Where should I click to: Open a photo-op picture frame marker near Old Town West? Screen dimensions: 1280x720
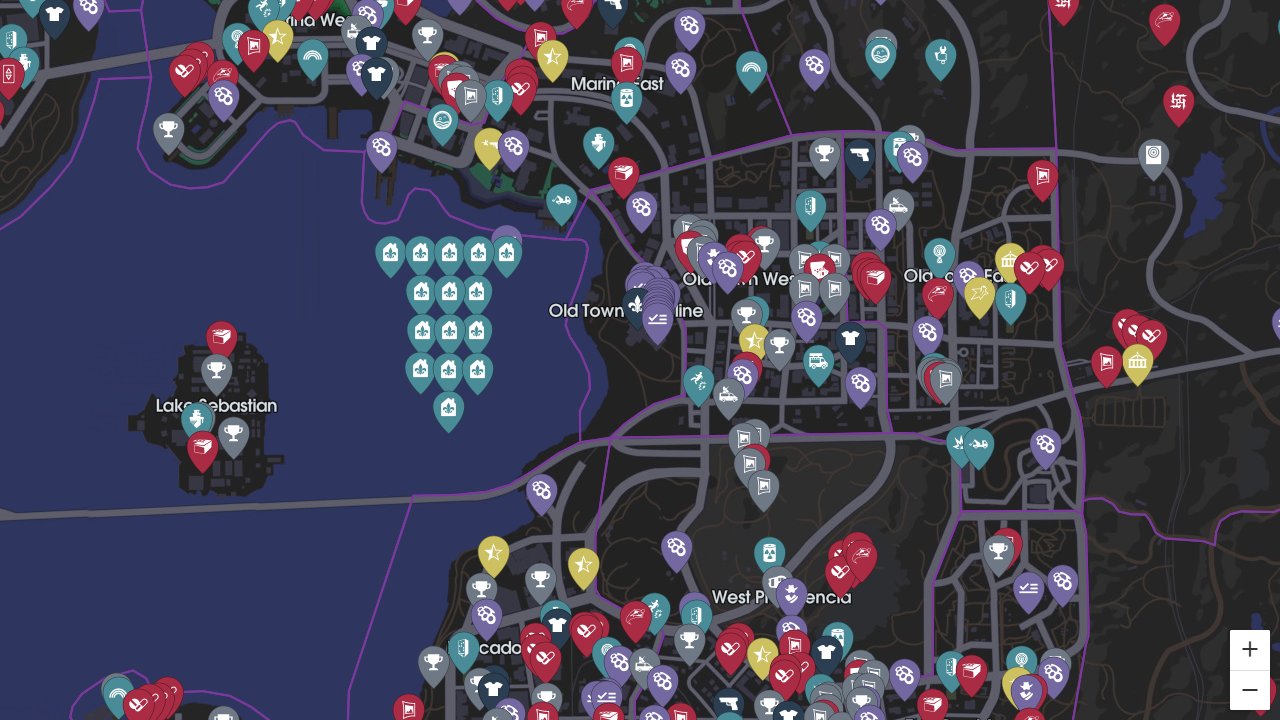point(803,257)
